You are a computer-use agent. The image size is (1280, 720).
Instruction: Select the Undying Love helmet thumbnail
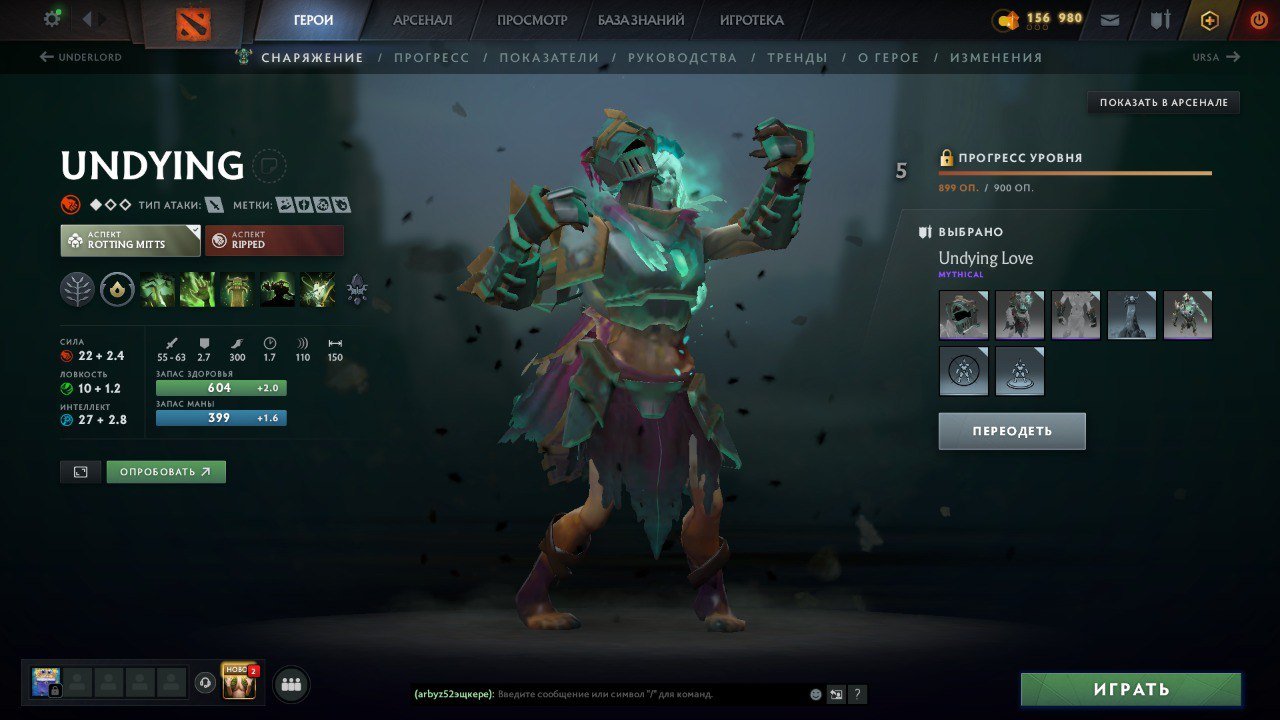click(x=963, y=315)
